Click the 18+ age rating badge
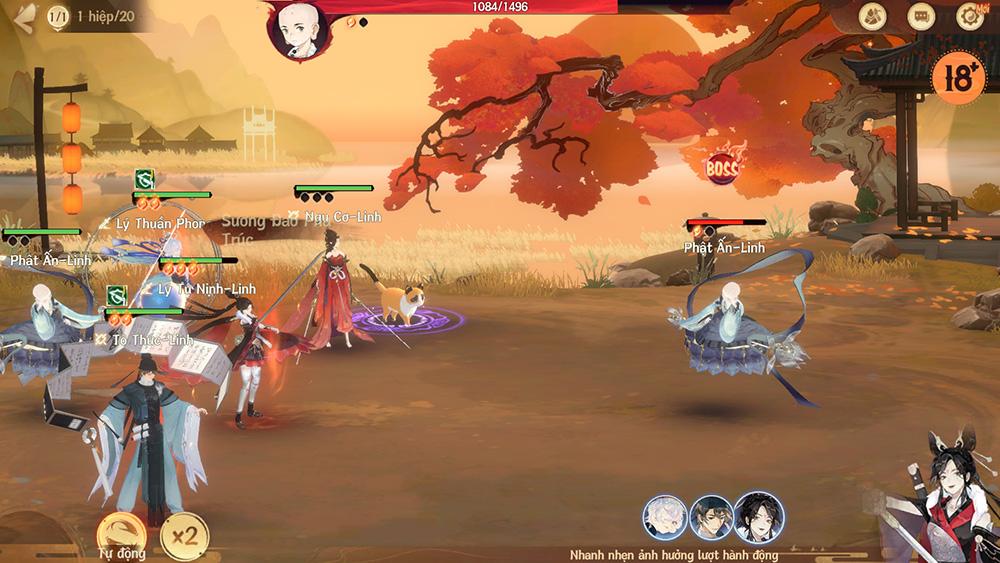The image size is (1000, 563). point(957,77)
